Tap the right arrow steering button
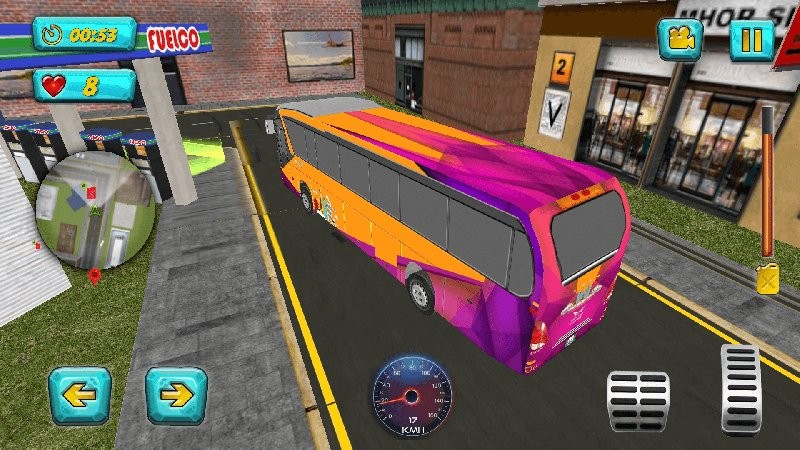This screenshot has width=800, height=450. coord(176,395)
